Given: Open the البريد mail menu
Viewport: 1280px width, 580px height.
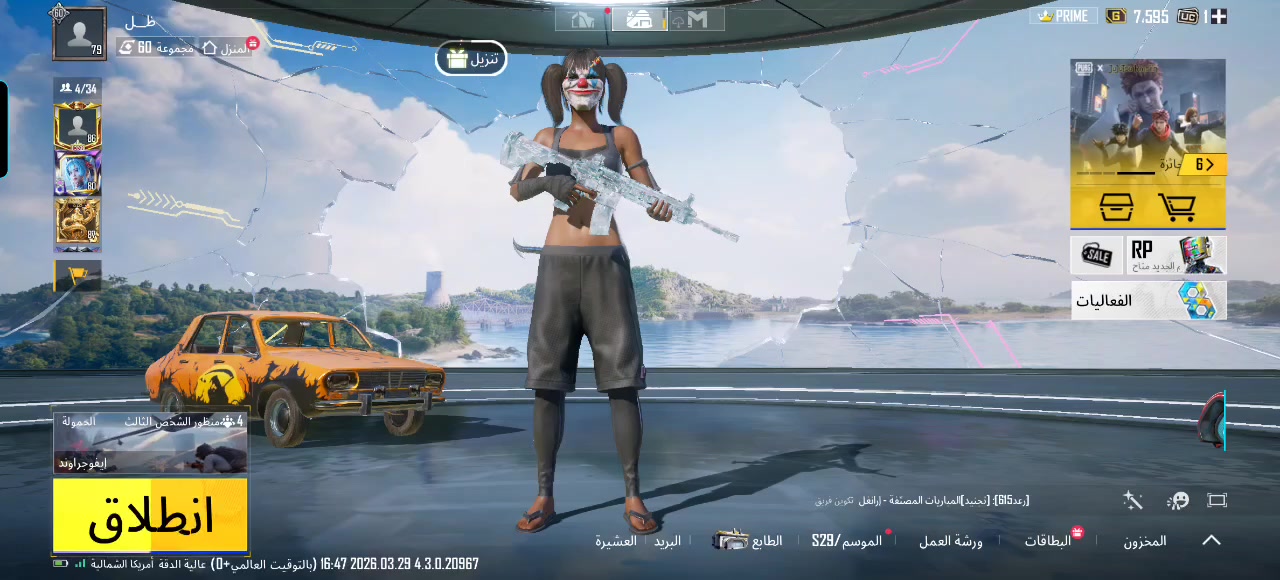Looking at the screenshot, I should pos(667,541).
